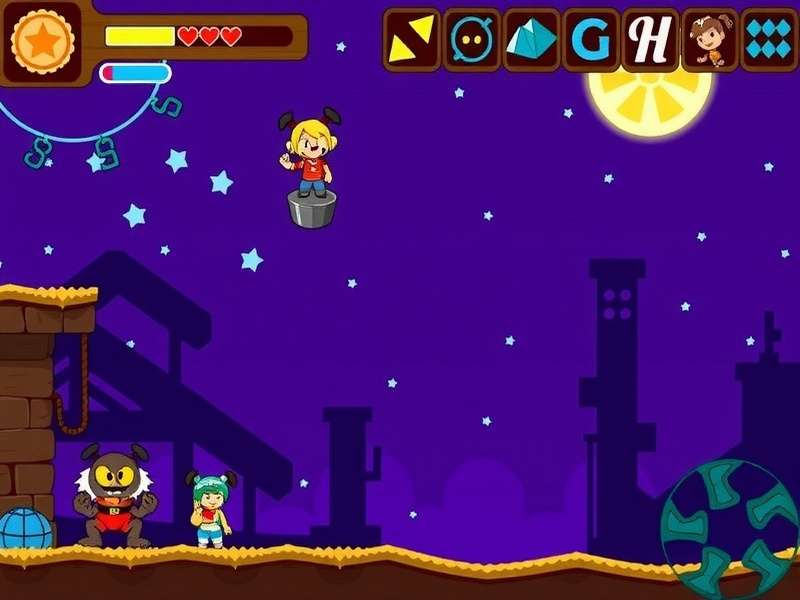Click the blue diamond grid icon
Screen dimensions: 800x600
(770, 39)
